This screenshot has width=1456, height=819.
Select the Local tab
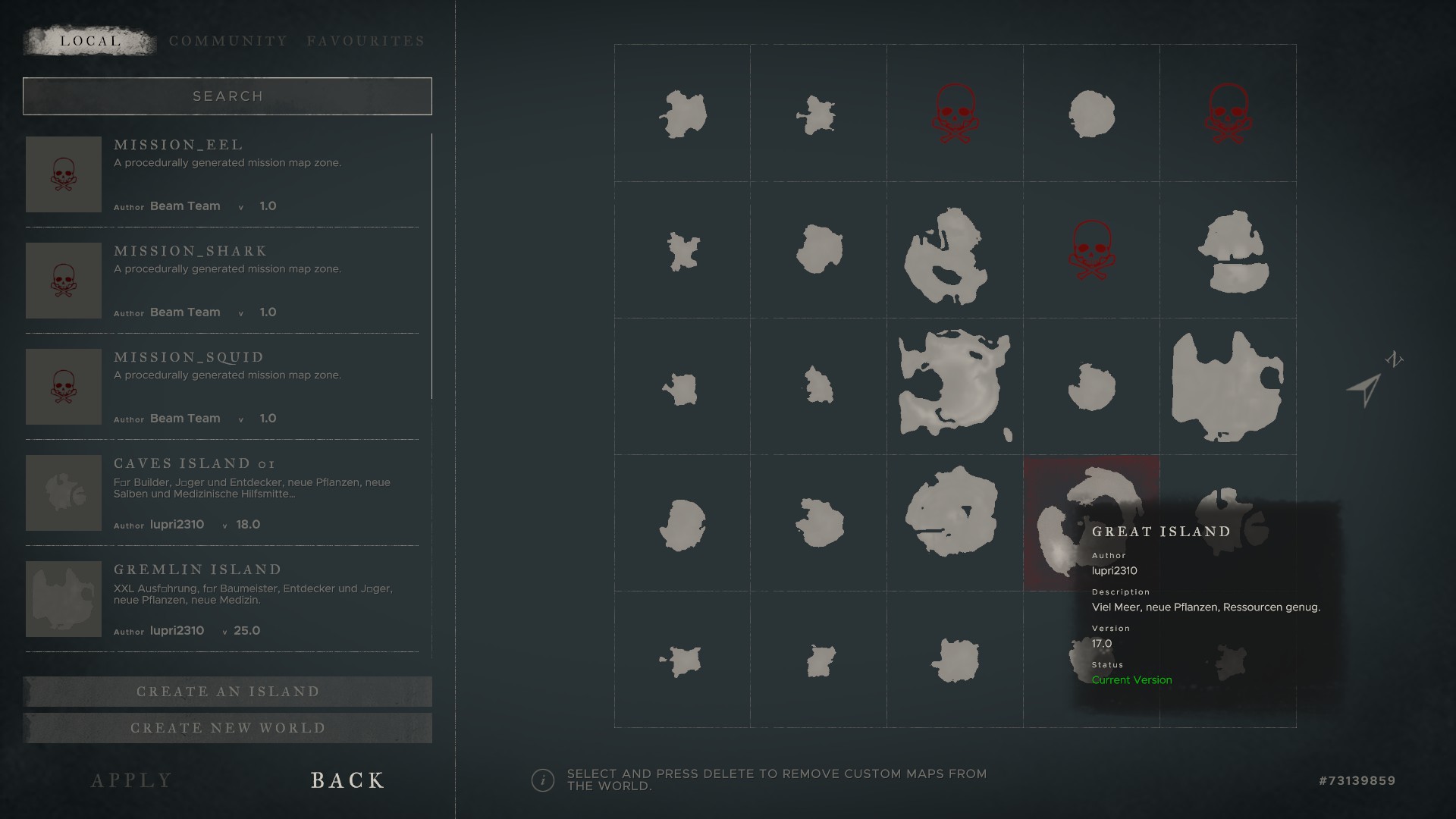pyautogui.click(x=90, y=41)
